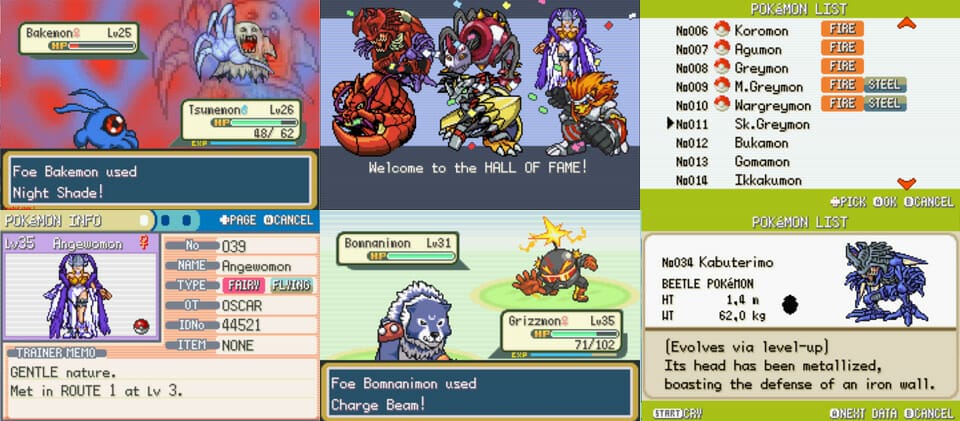960x421 pixels.
Task: Select the Bukamon row
Action: click(x=760, y=143)
